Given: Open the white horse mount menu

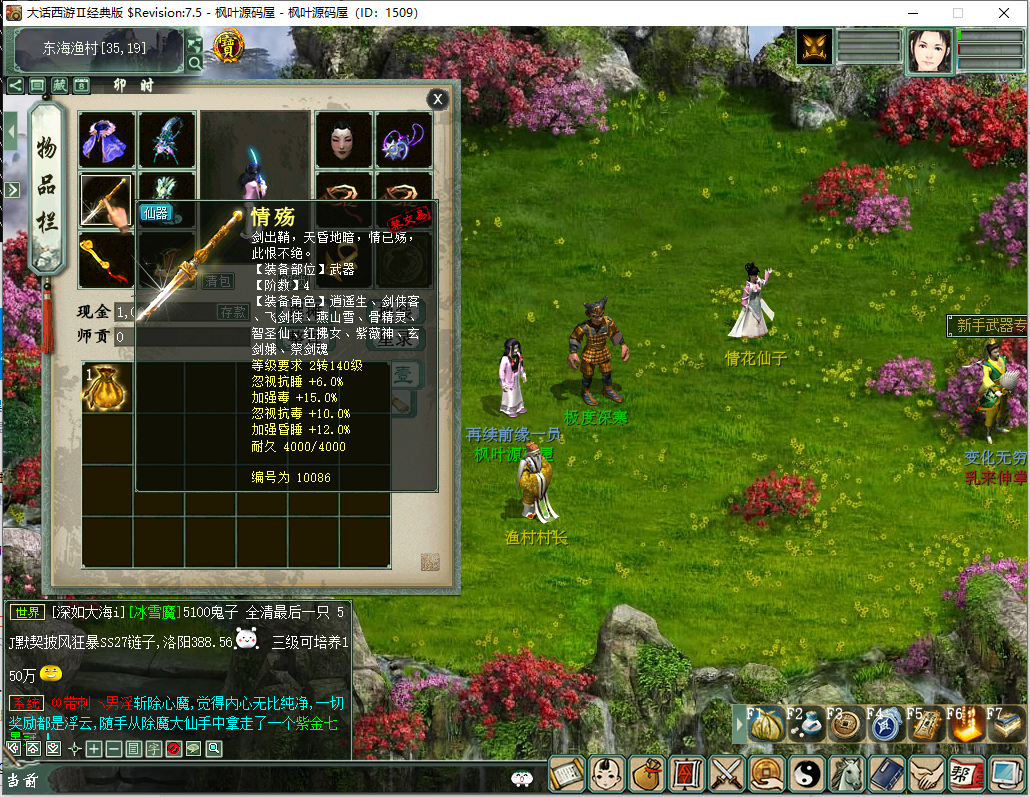Looking at the screenshot, I should (847, 774).
